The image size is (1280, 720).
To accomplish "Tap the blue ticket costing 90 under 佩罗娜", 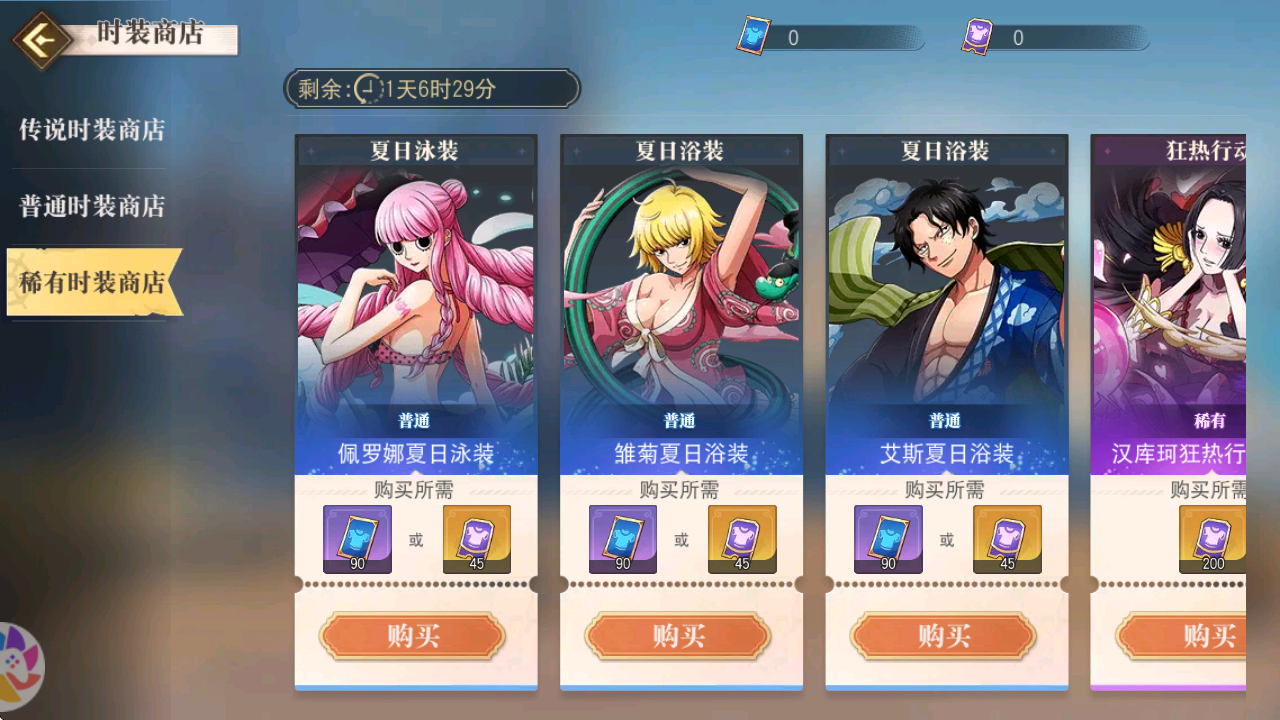I will [x=358, y=539].
